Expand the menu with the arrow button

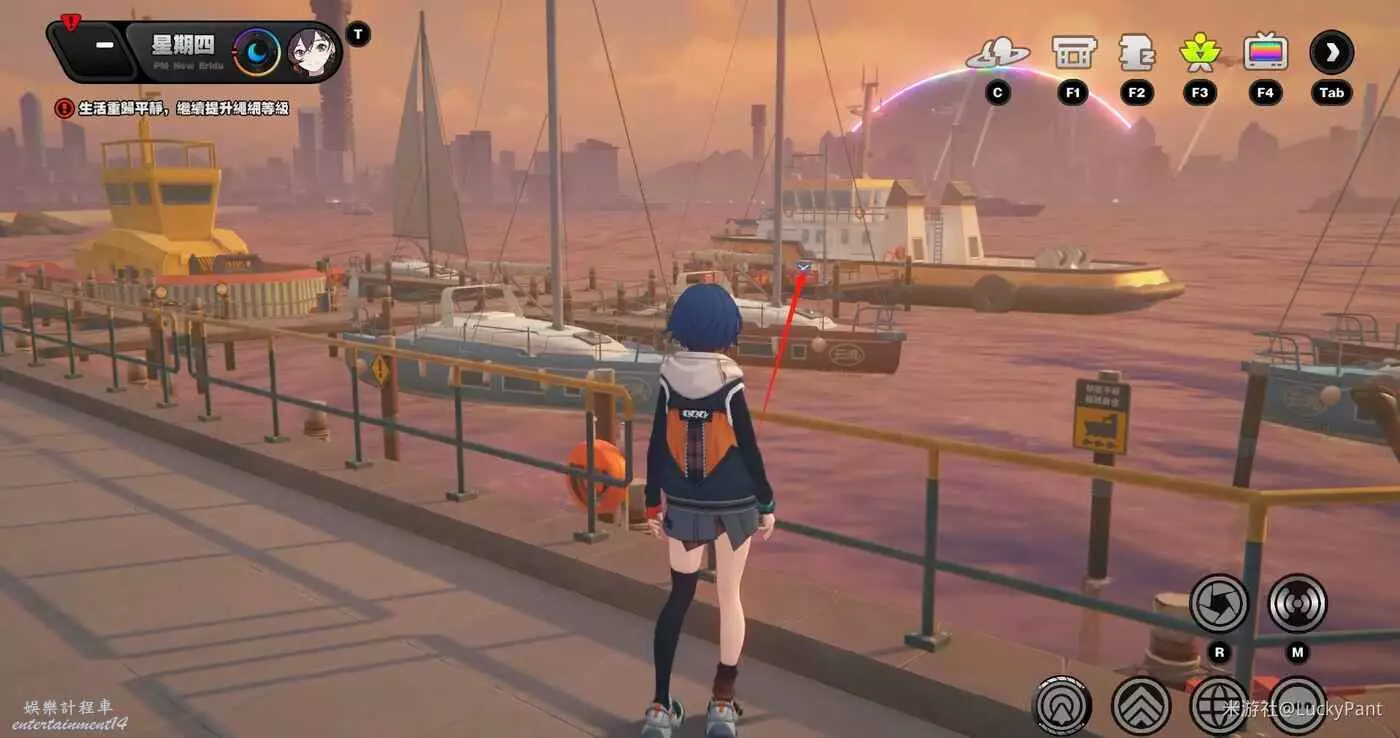[x=1331, y=52]
